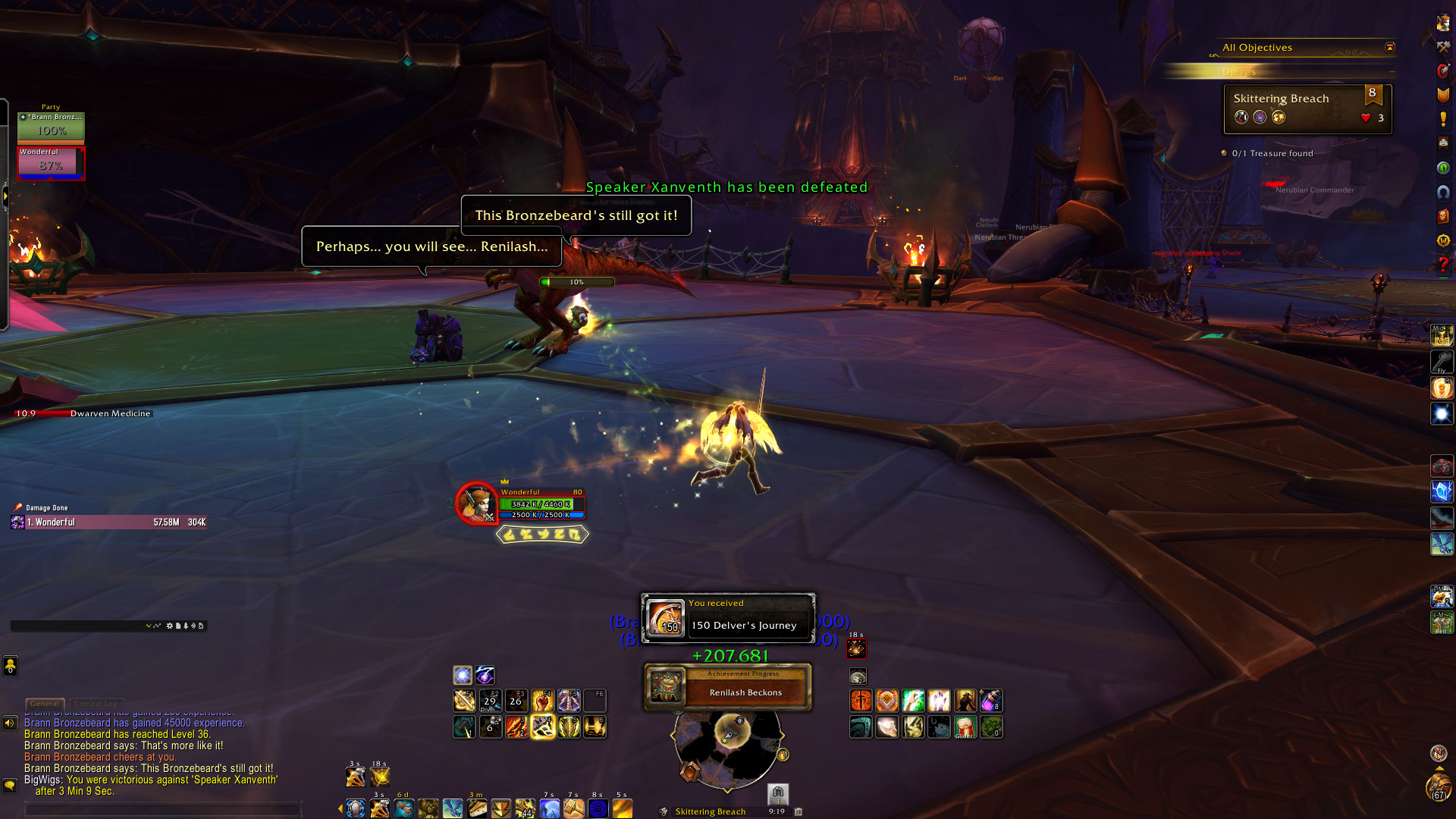The width and height of the screenshot is (1456, 819).
Task: Collapse the All Objectives tracker
Action: [x=1389, y=47]
